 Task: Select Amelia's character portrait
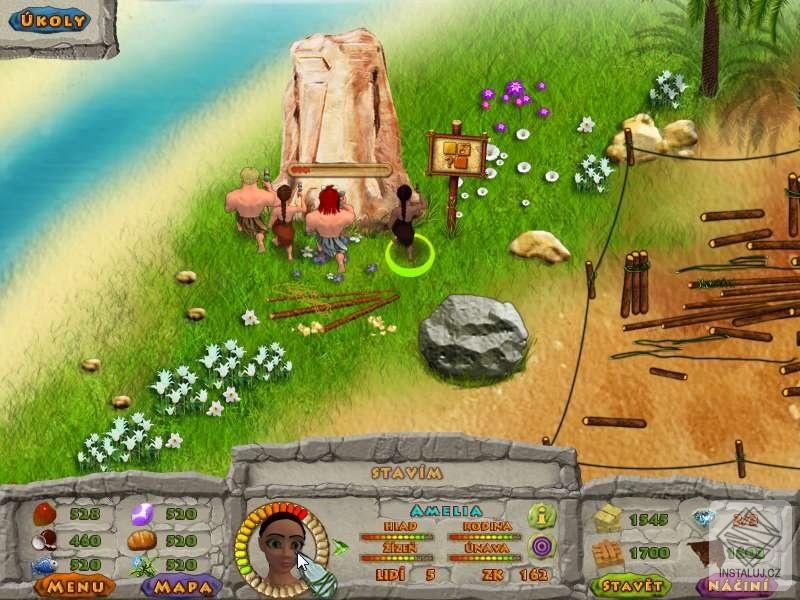click(x=281, y=548)
